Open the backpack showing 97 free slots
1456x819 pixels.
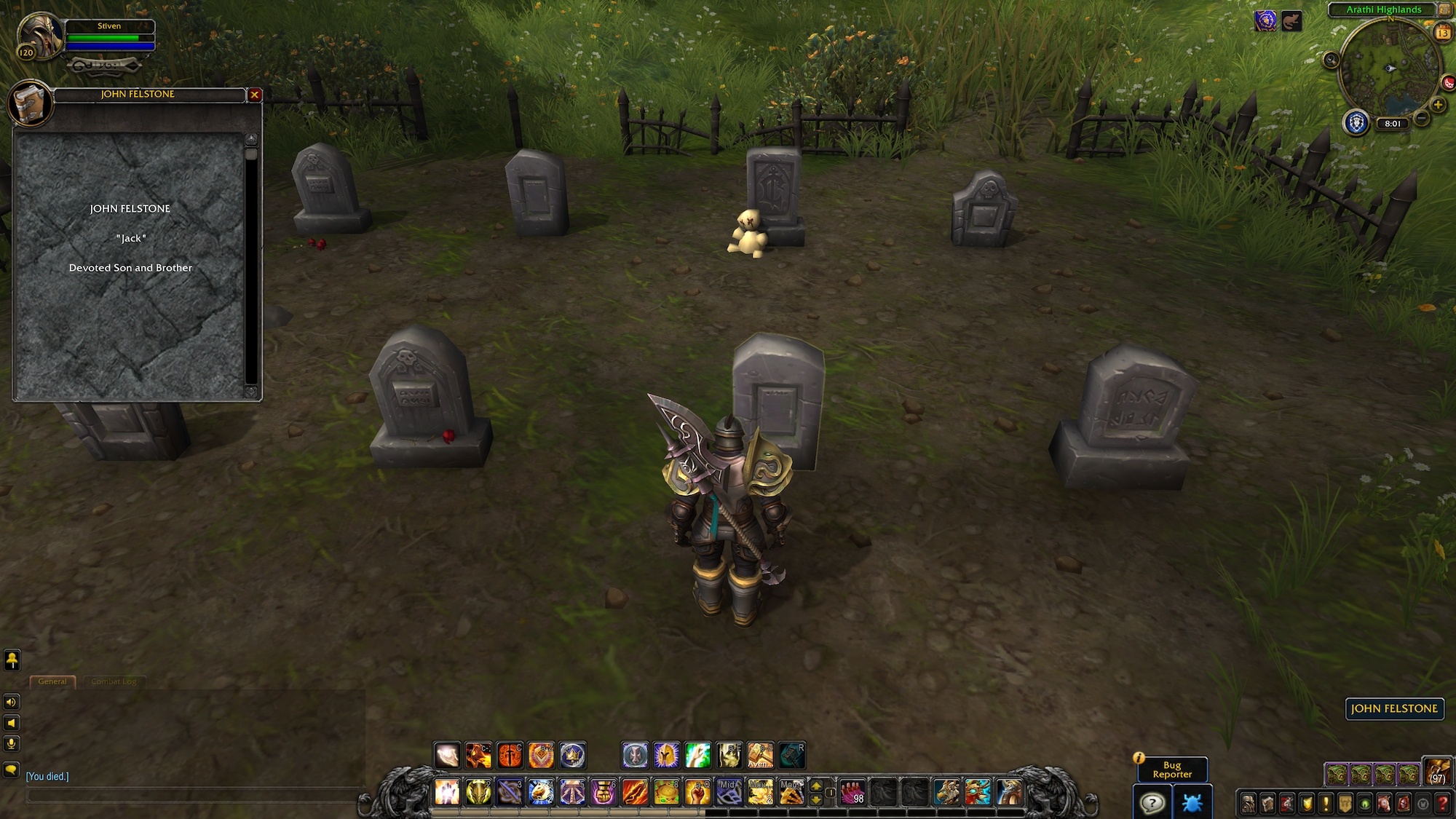[x=1438, y=773]
